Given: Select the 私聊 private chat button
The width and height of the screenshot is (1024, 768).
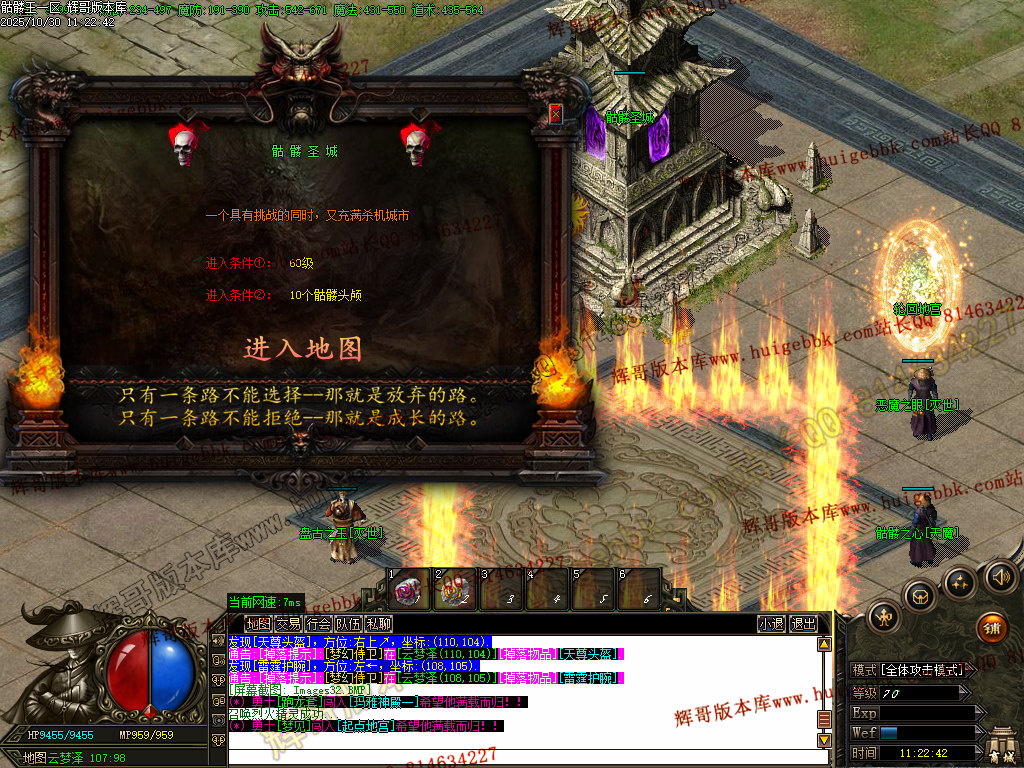Looking at the screenshot, I should (x=378, y=624).
